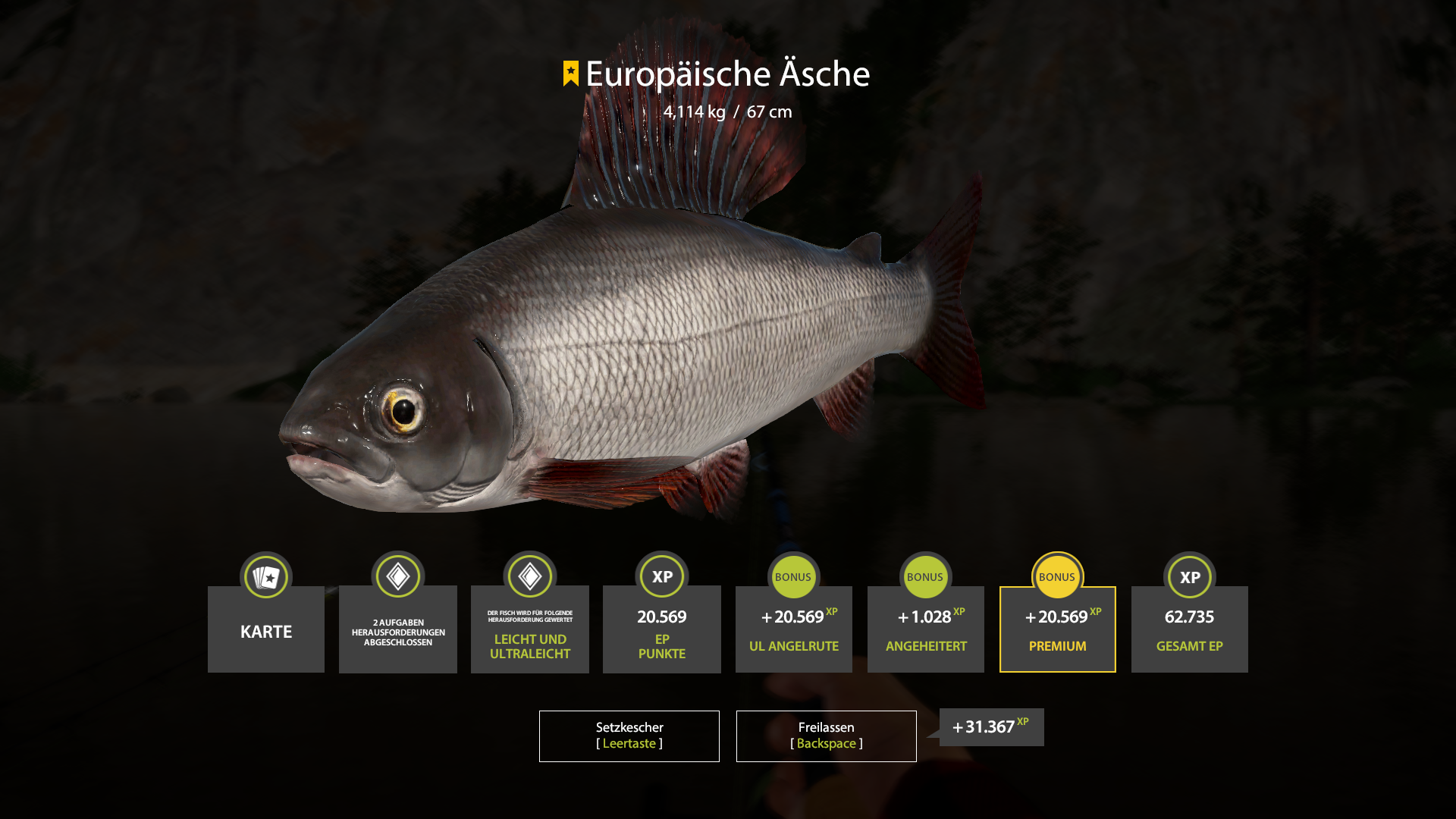Click the KARTE playing cards icon

pos(266,576)
